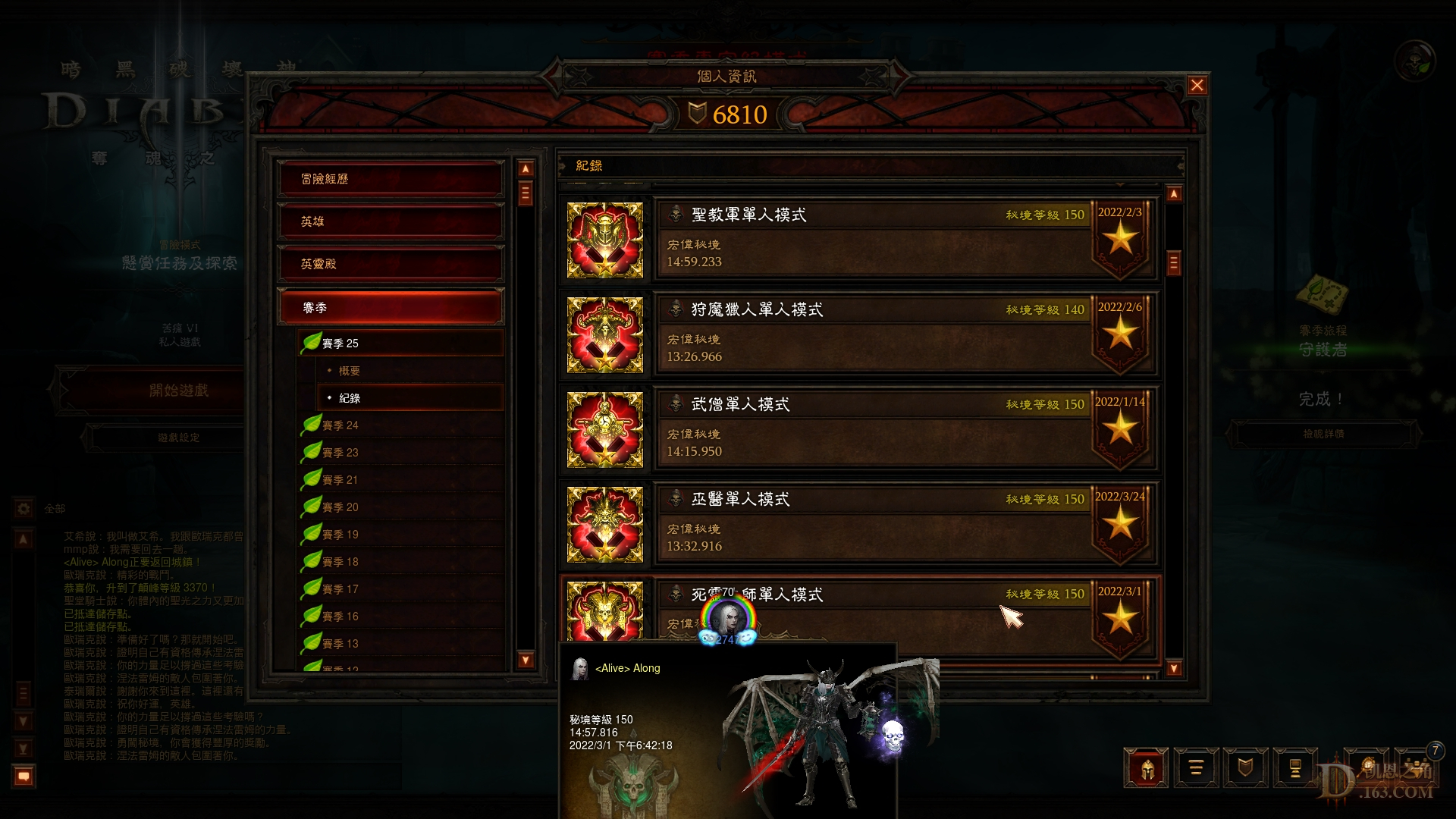Switch to the 英靈殿 tab
Screen dimensions: 1456x819
click(x=390, y=263)
